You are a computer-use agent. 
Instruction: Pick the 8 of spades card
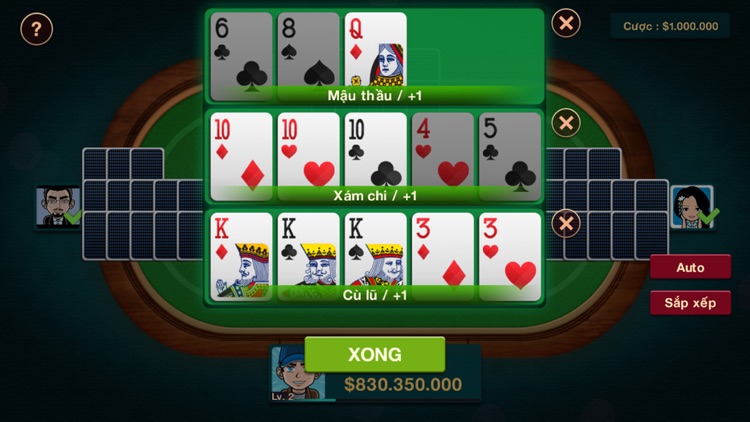308,50
